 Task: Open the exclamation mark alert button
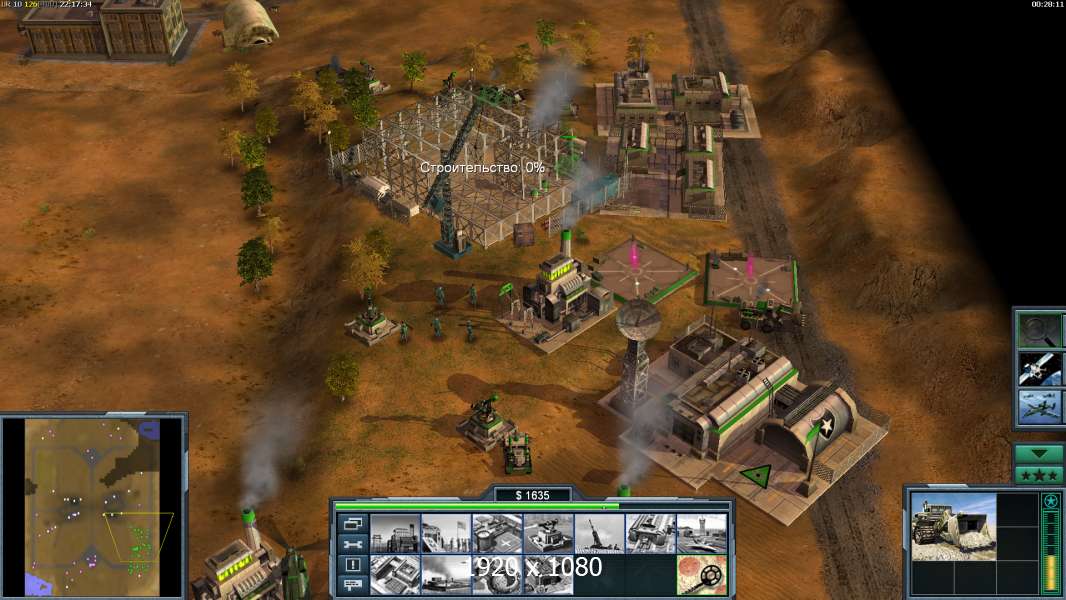pos(351,565)
